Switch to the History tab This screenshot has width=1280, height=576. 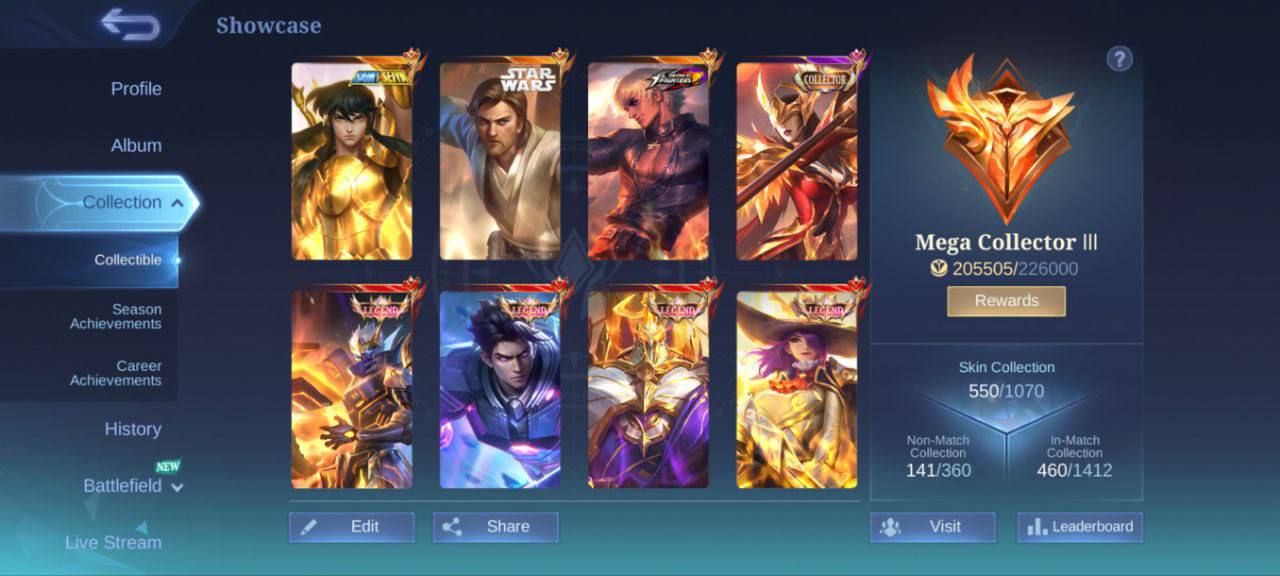tap(133, 429)
